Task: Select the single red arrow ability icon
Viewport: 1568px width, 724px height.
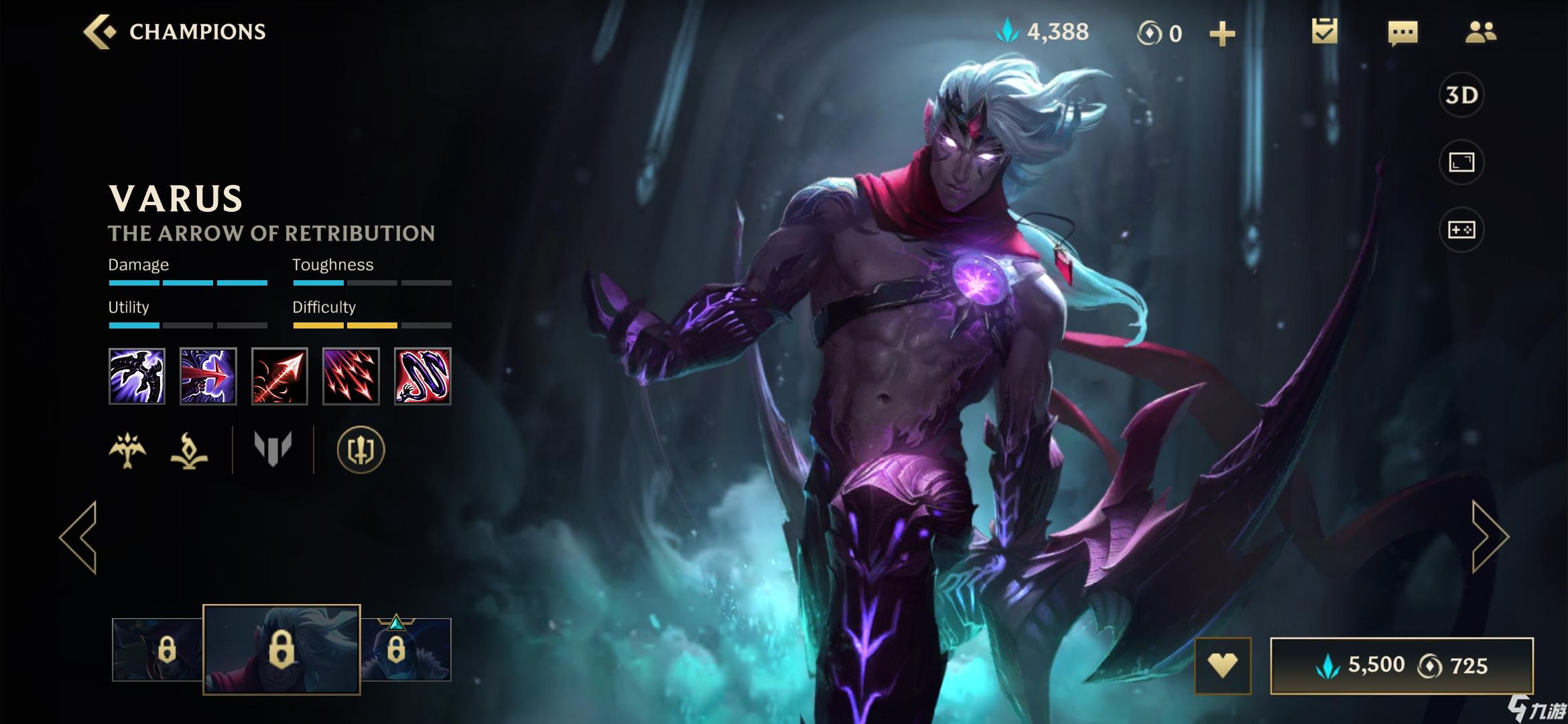Action: tap(279, 376)
